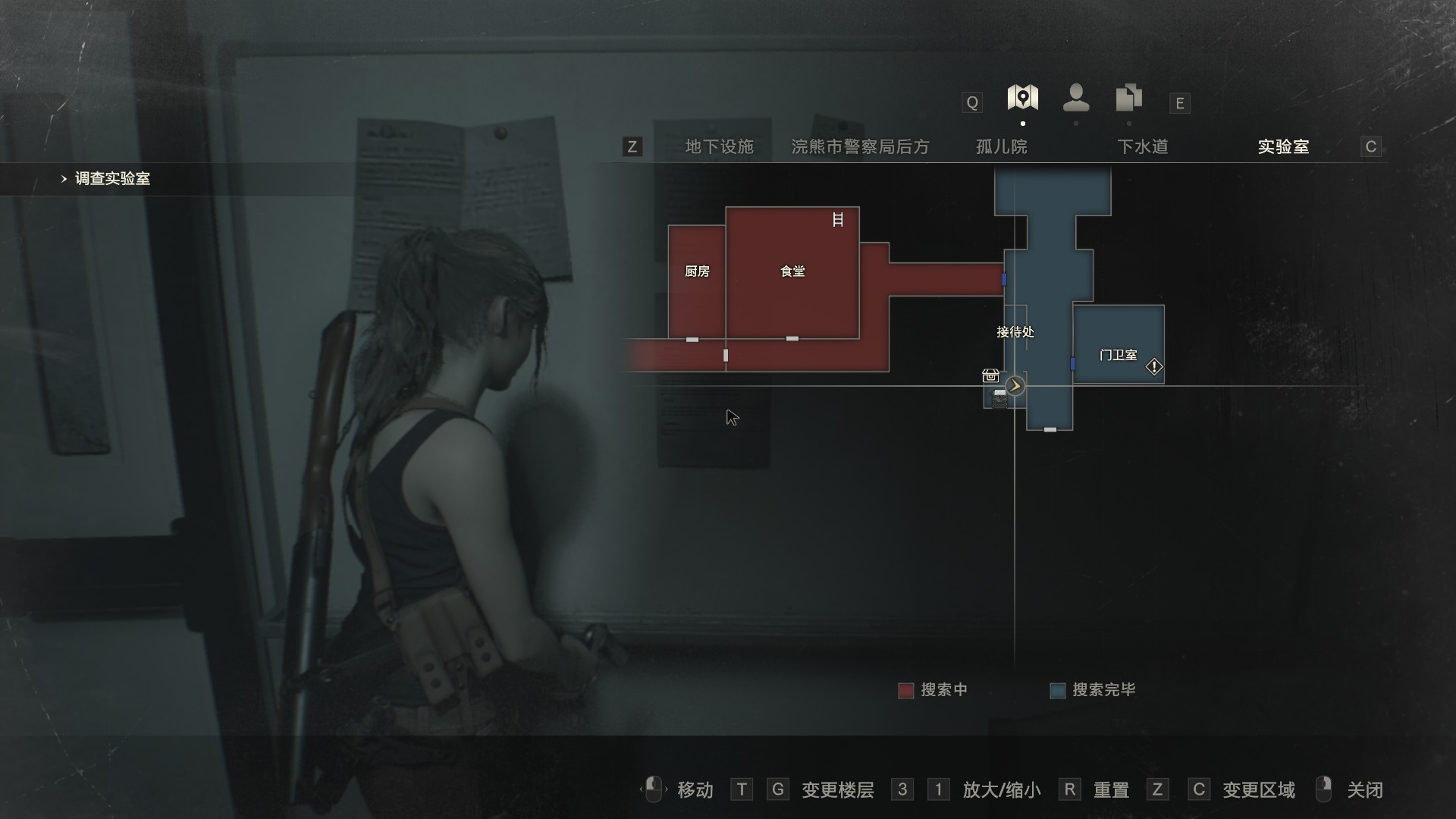
Task: Select the 地下设施 area tab
Action: coord(719,146)
